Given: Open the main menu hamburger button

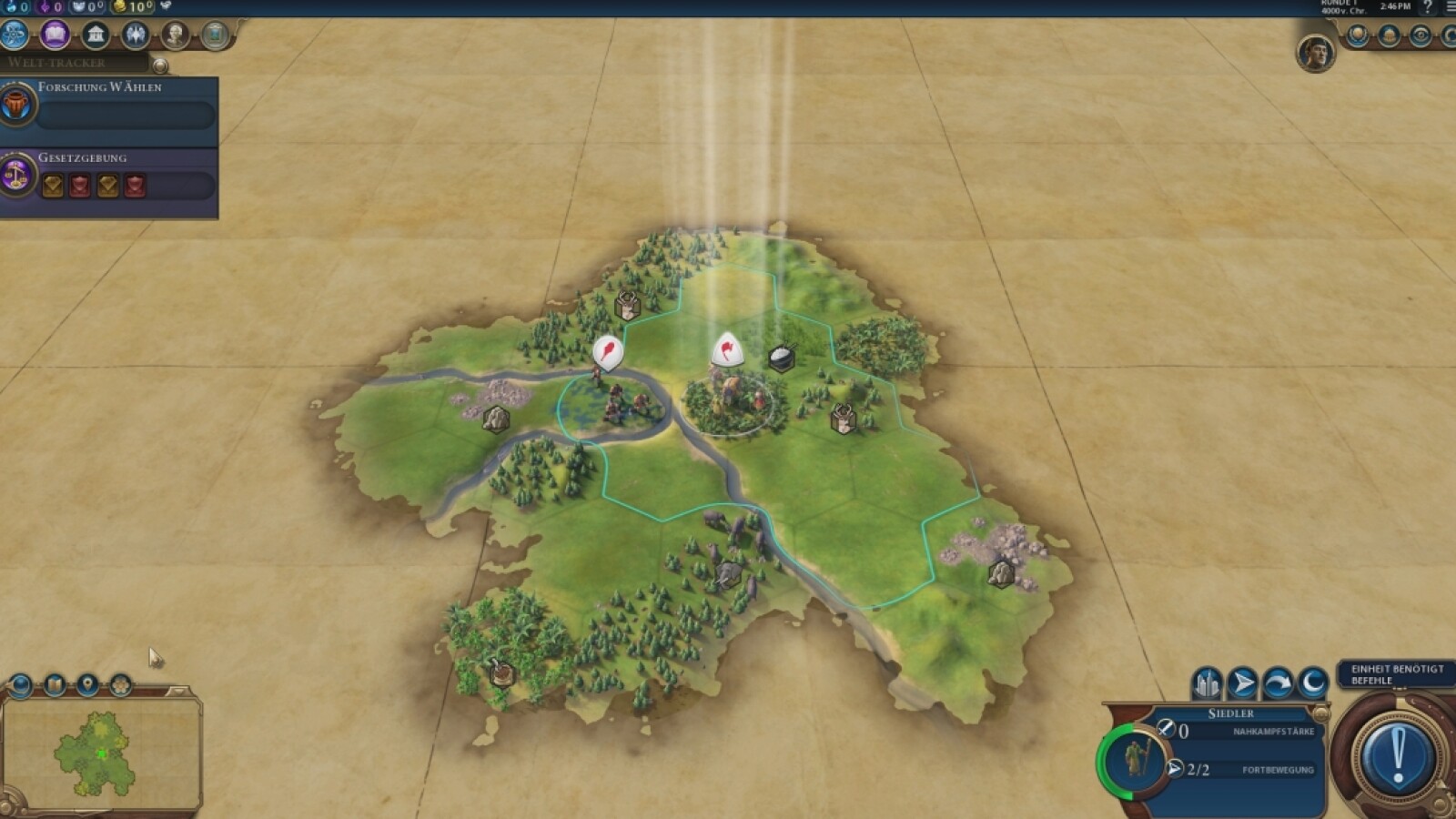Looking at the screenshot, I should [1450, 7].
